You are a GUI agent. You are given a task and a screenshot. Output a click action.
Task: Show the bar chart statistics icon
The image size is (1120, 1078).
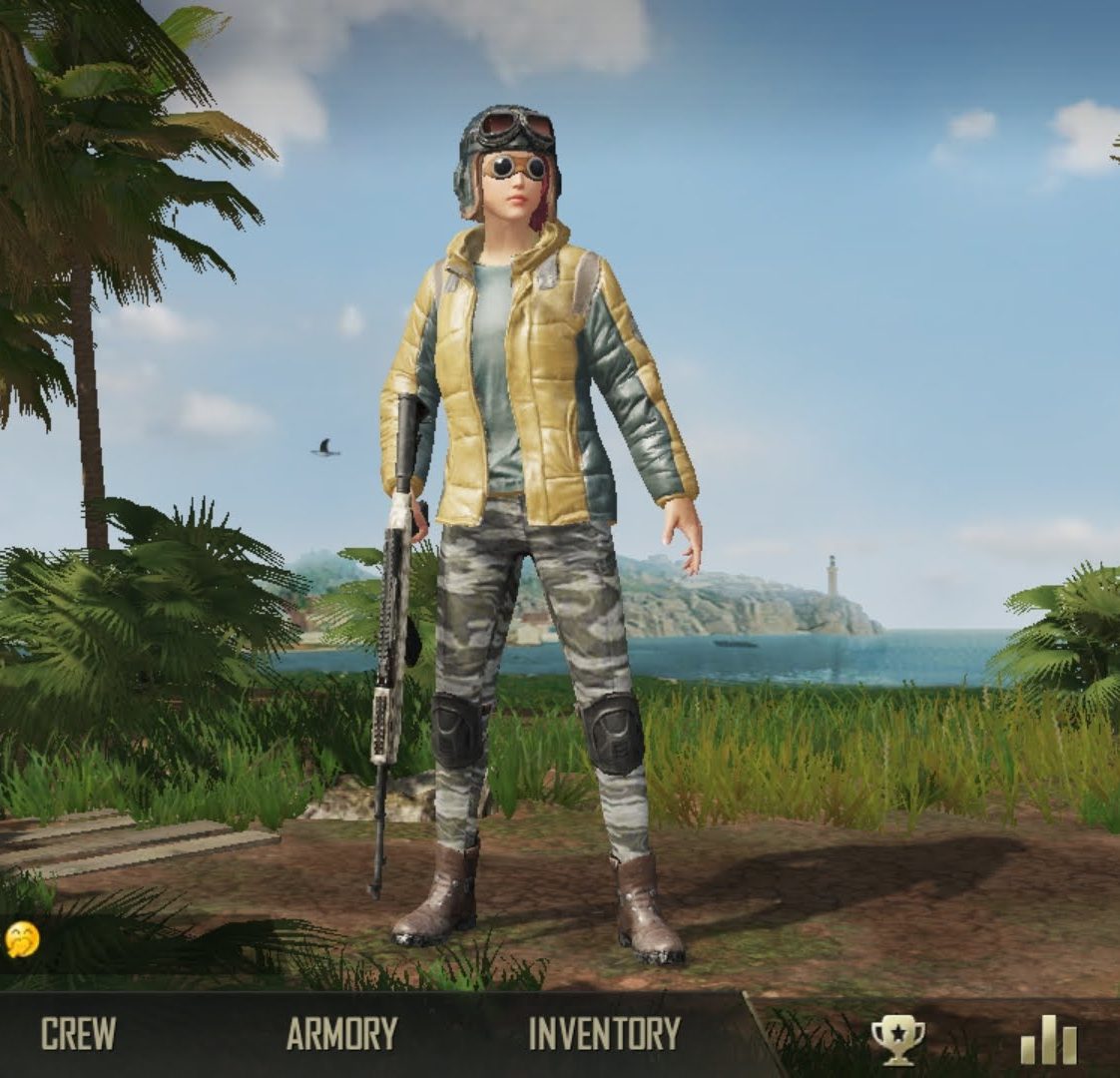point(1048,1039)
